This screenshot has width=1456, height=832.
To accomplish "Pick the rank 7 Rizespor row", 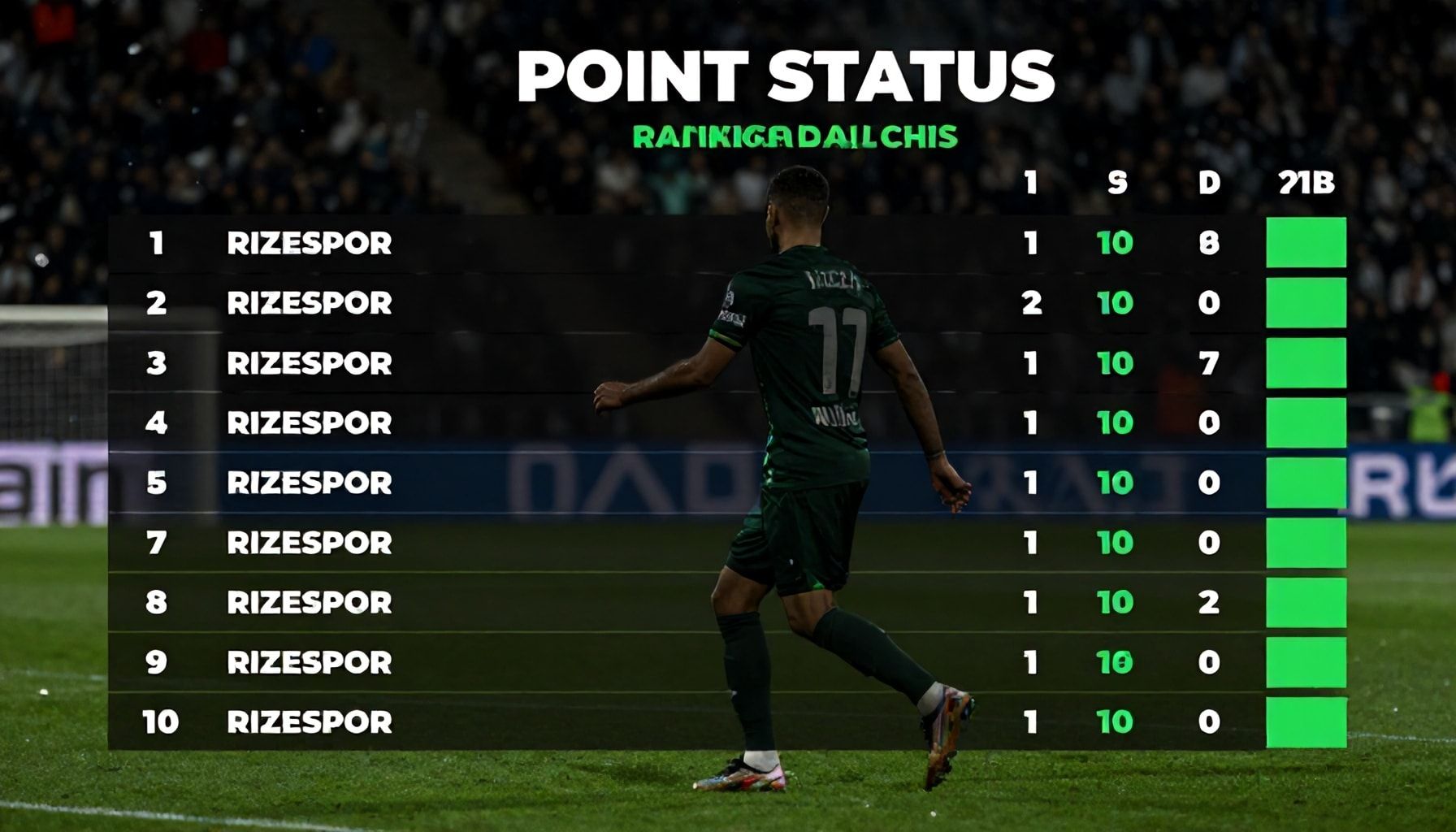I will pos(309,543).
